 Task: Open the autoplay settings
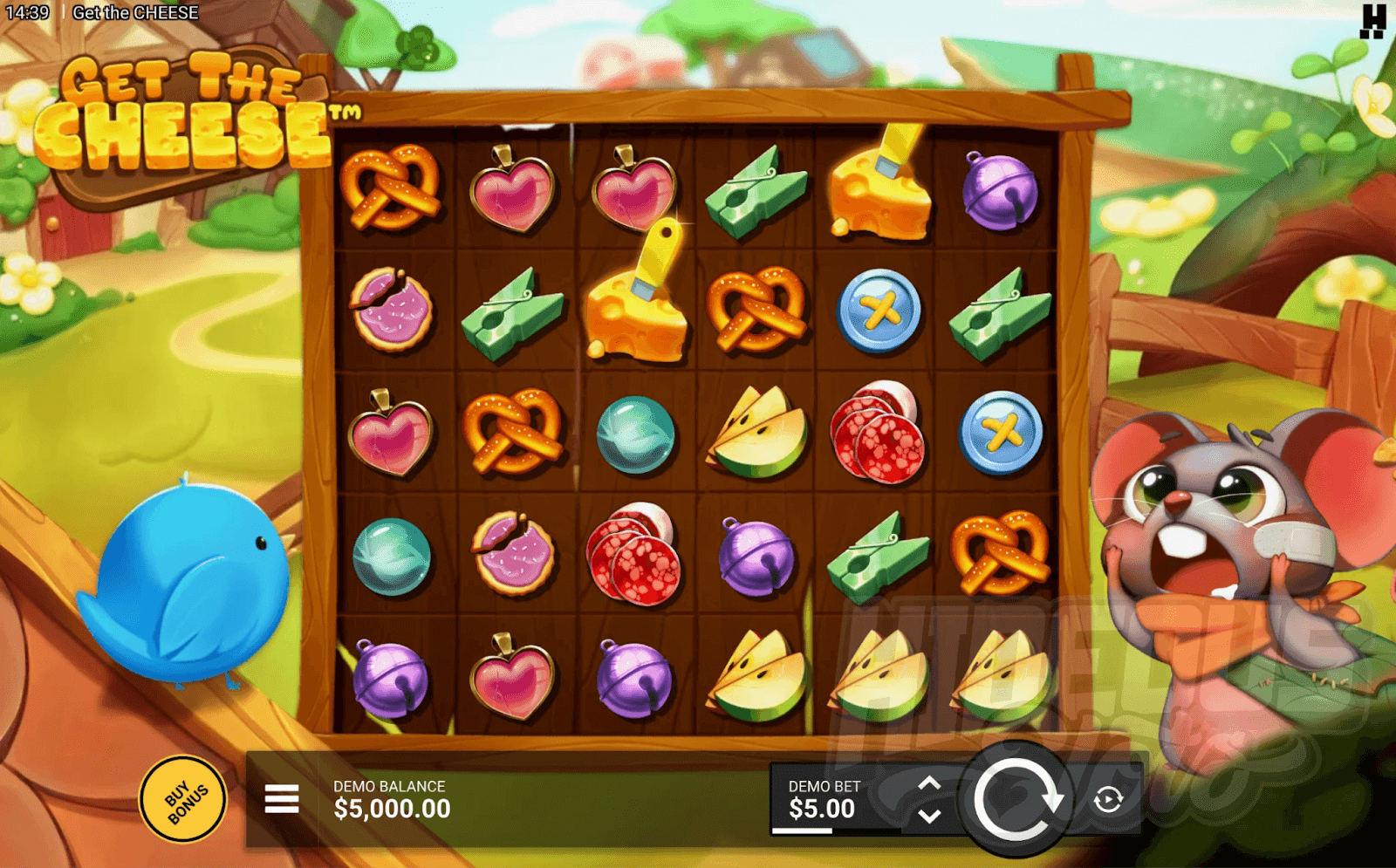(1108, 799)
